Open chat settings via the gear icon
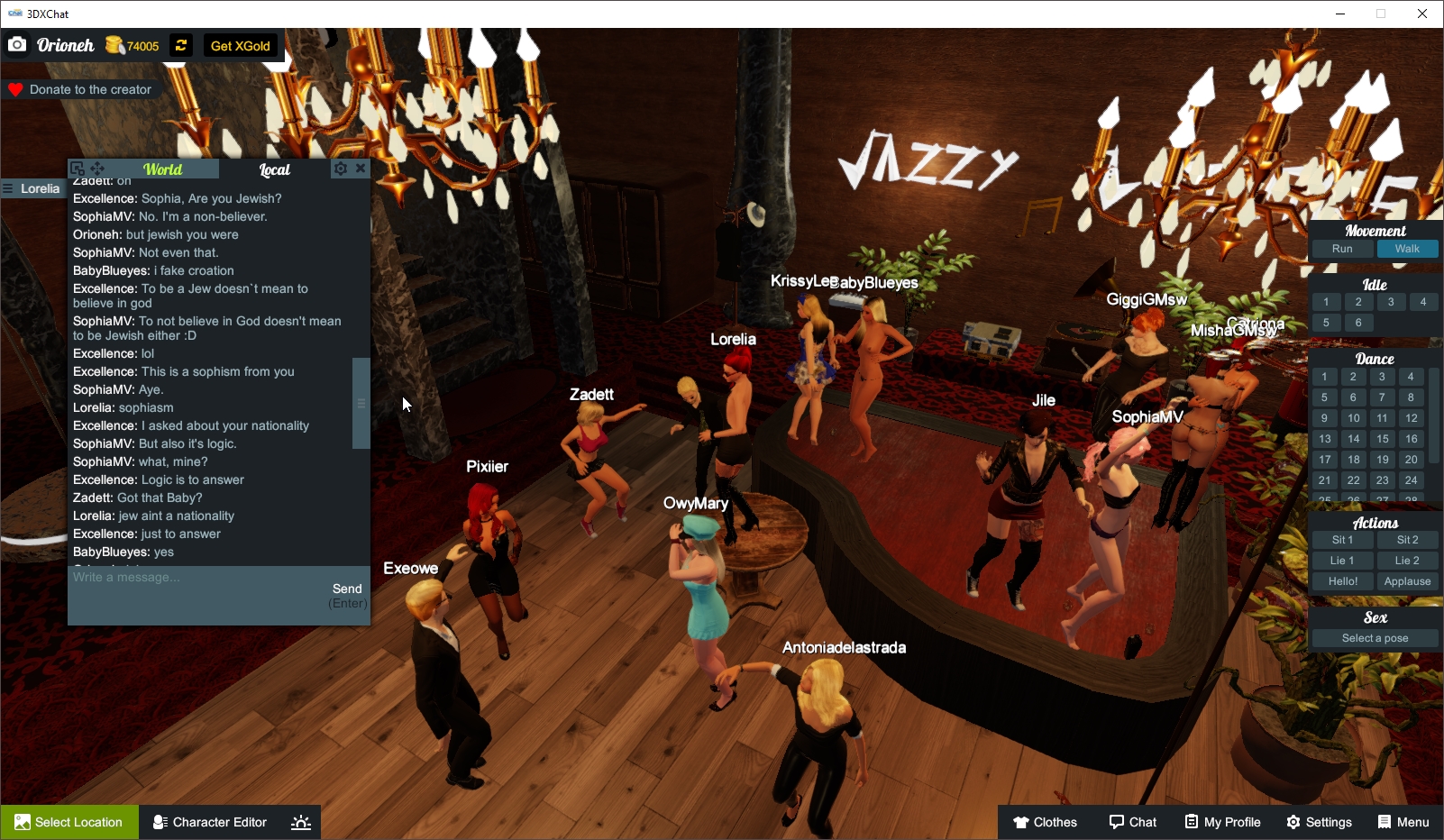The image size is (1444, 840). point(341,168)
